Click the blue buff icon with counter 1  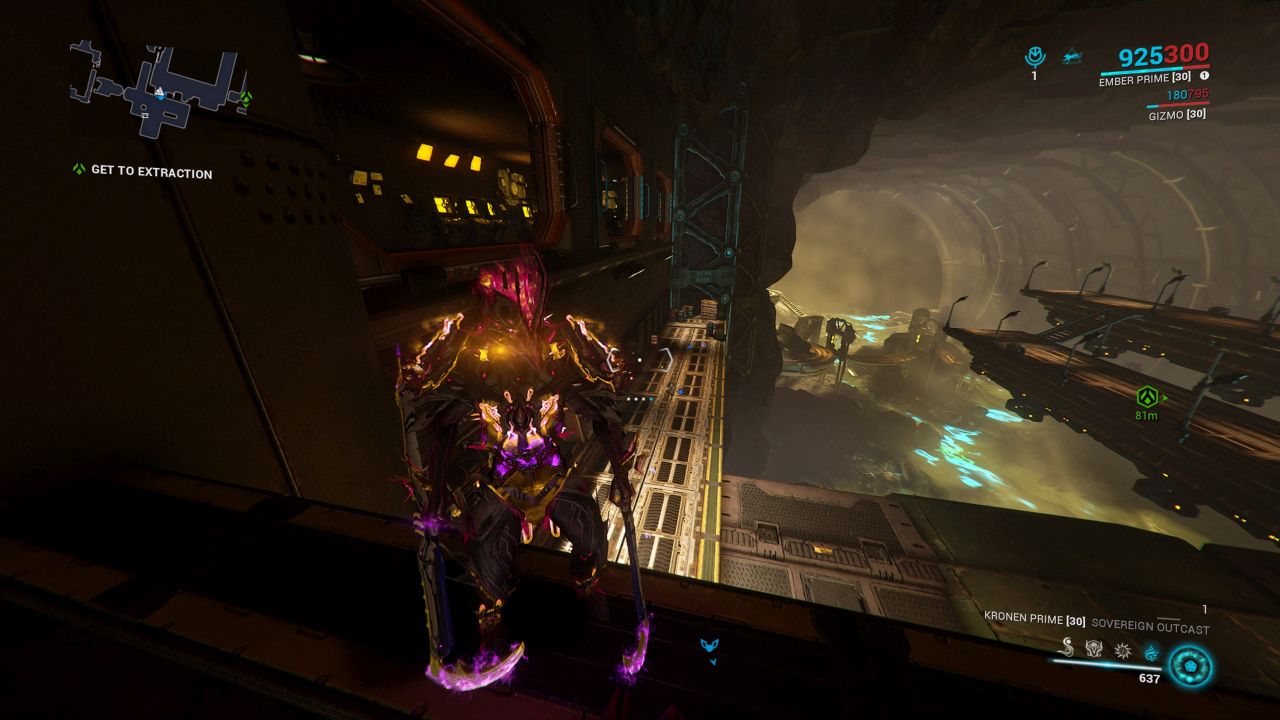[x=1034, y=56]
